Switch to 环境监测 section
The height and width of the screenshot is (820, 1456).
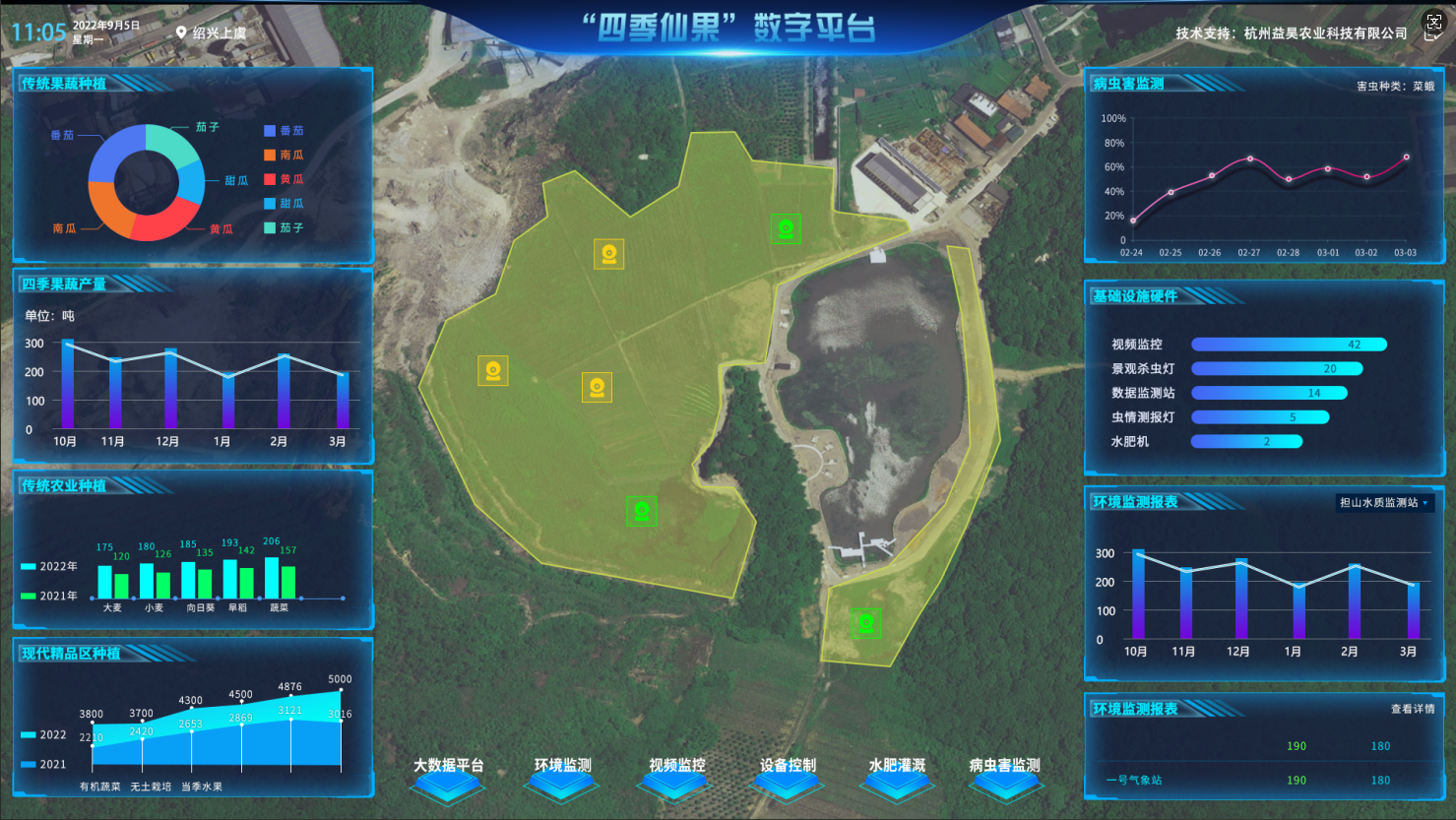(x=563, y=774)
